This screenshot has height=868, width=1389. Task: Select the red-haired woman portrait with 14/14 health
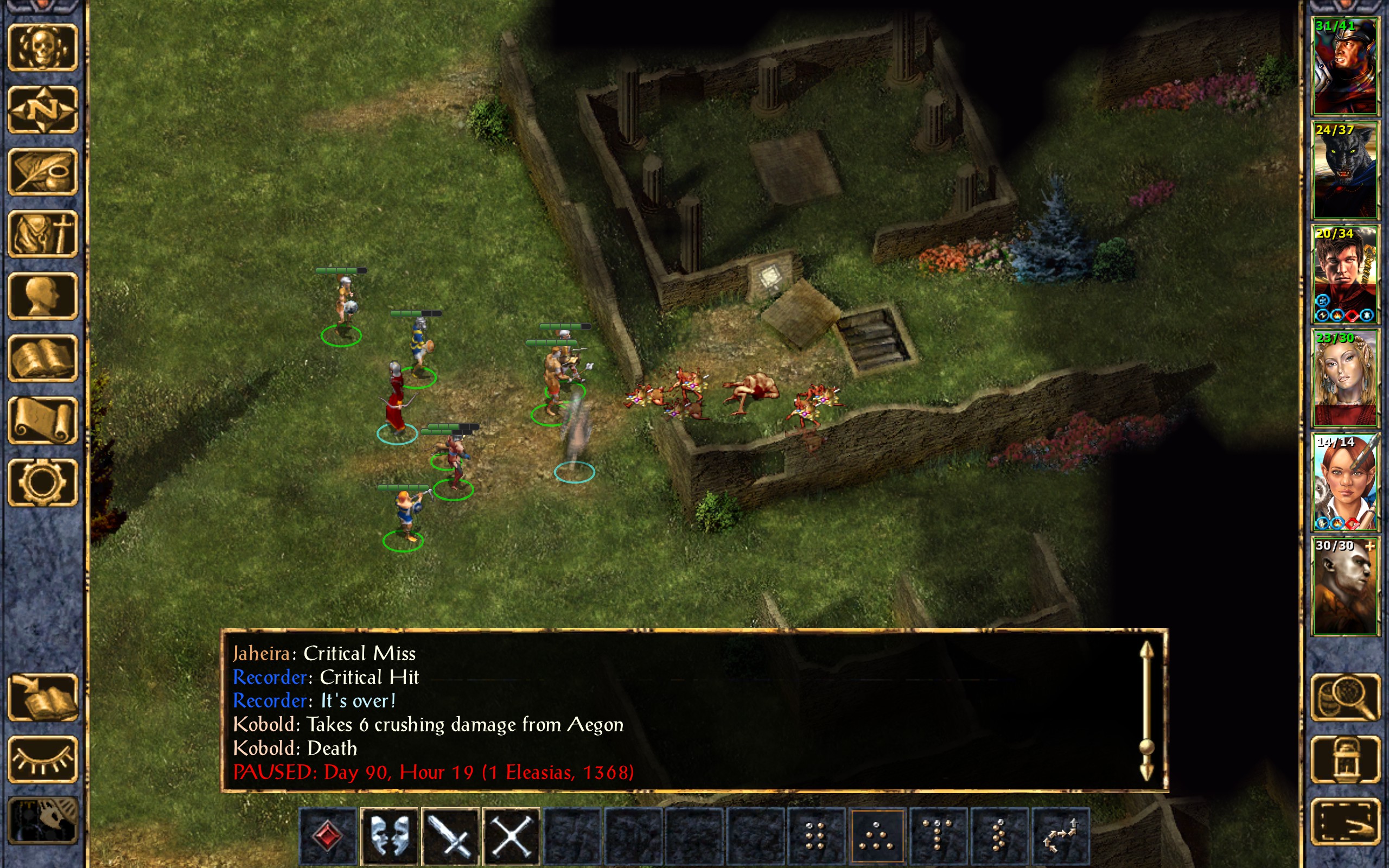tap(1345, 482)
